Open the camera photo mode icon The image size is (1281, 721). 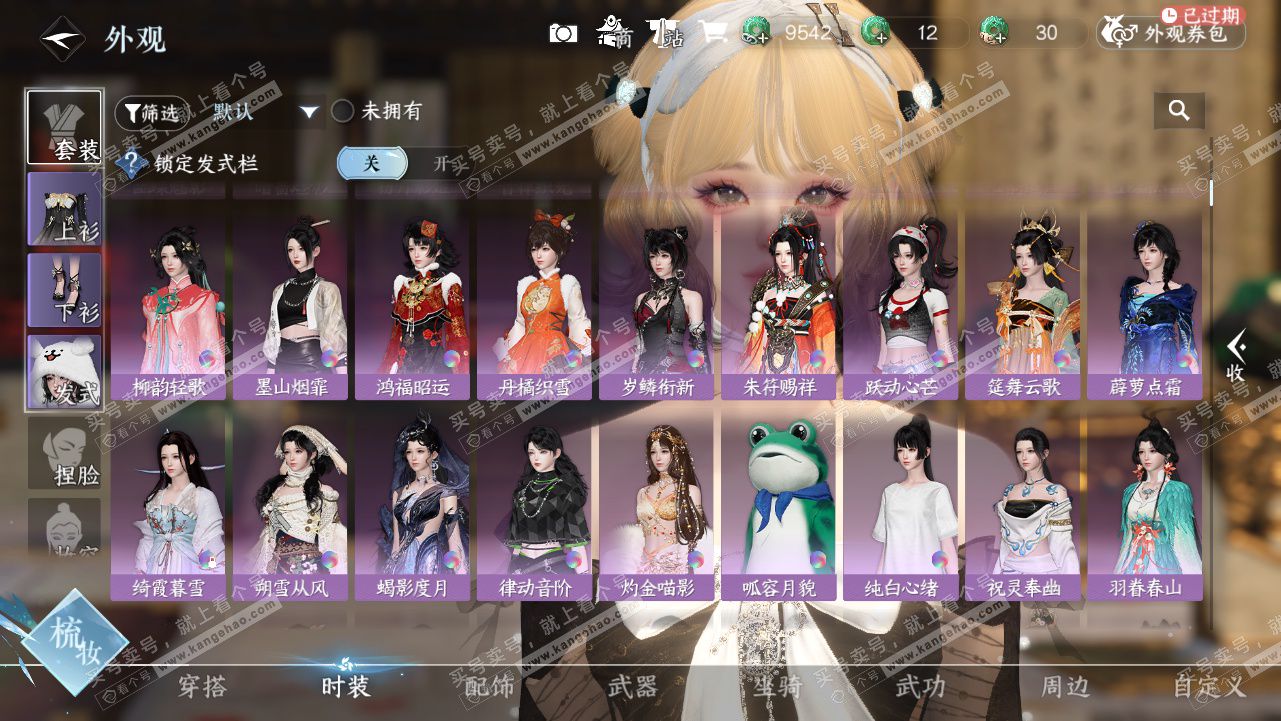coord(564,33)
